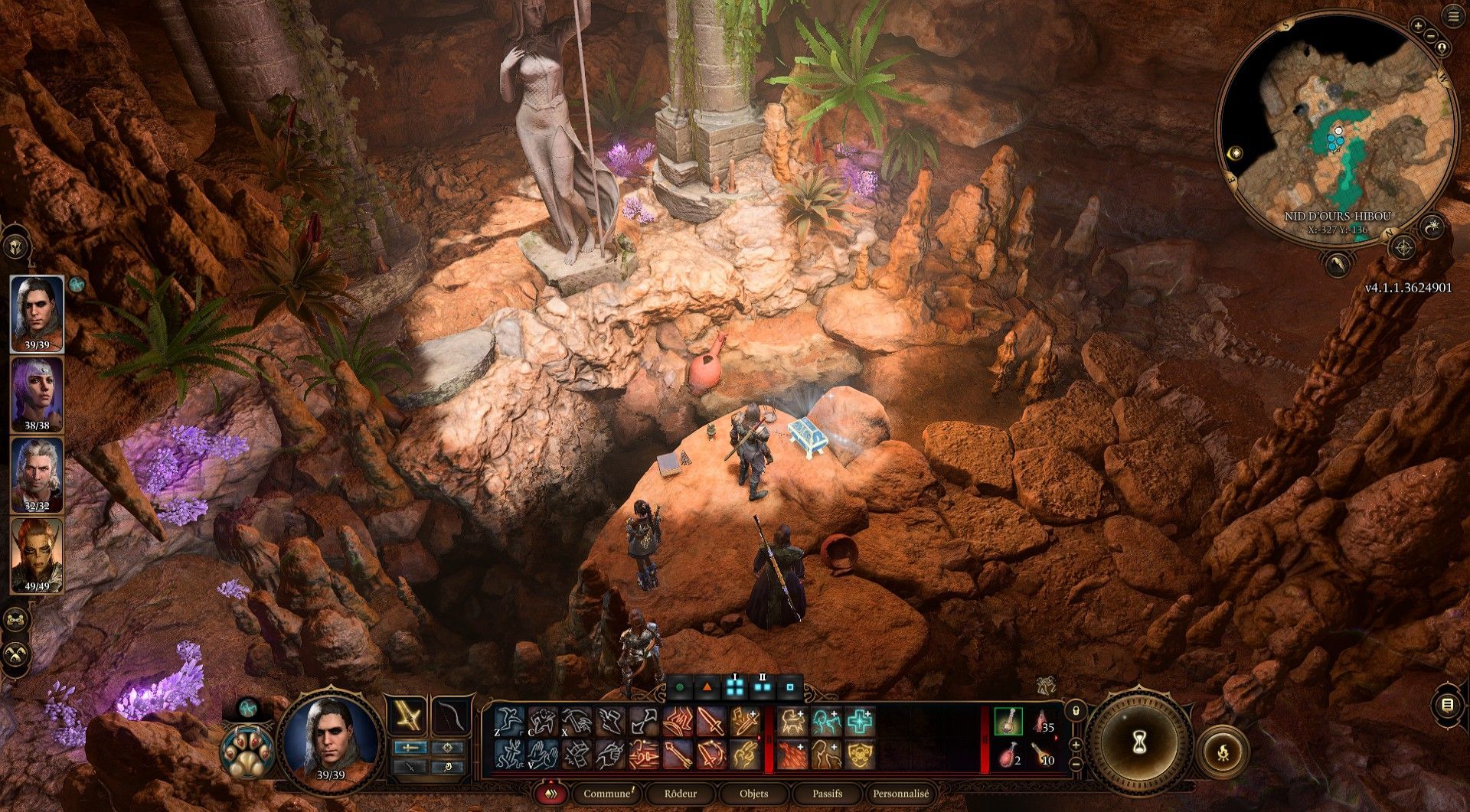Use the potion with 35 count

click(x=1043, y=722)
